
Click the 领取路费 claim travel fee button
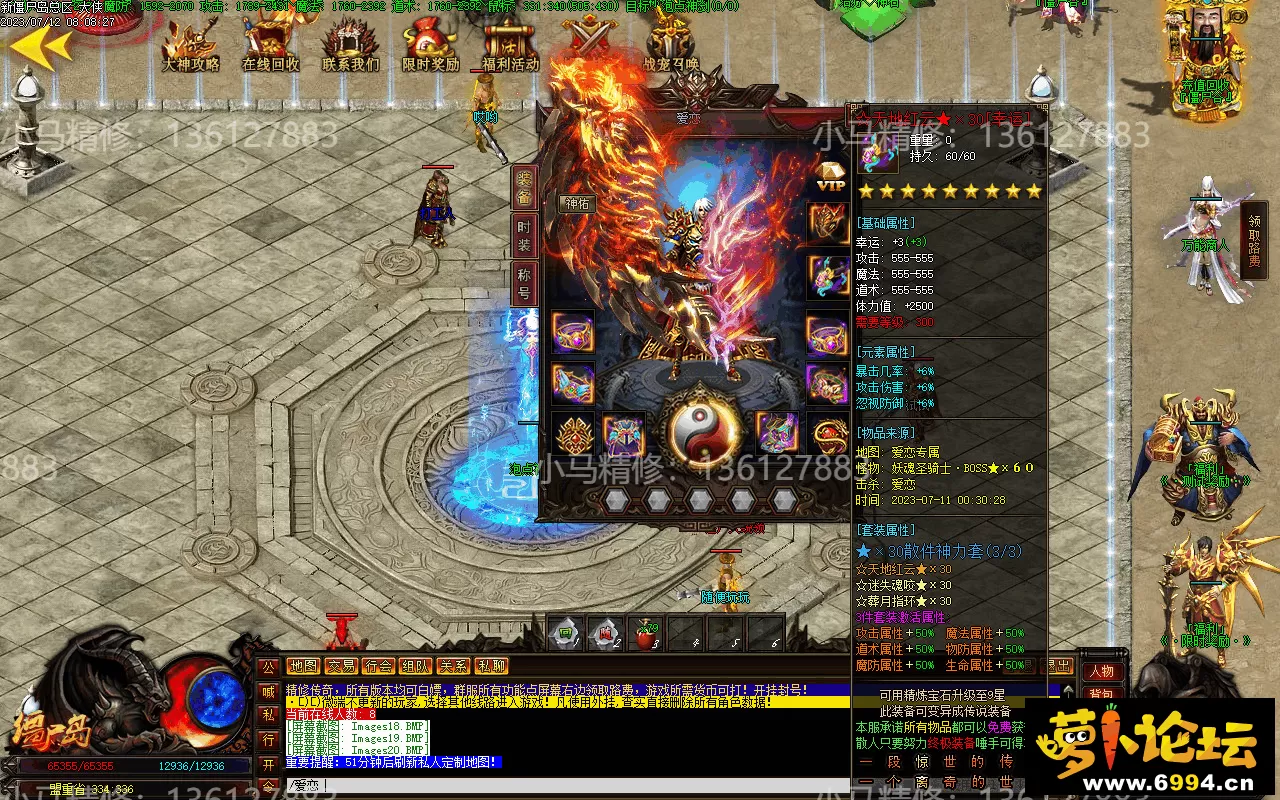(x=1254, y=240)
